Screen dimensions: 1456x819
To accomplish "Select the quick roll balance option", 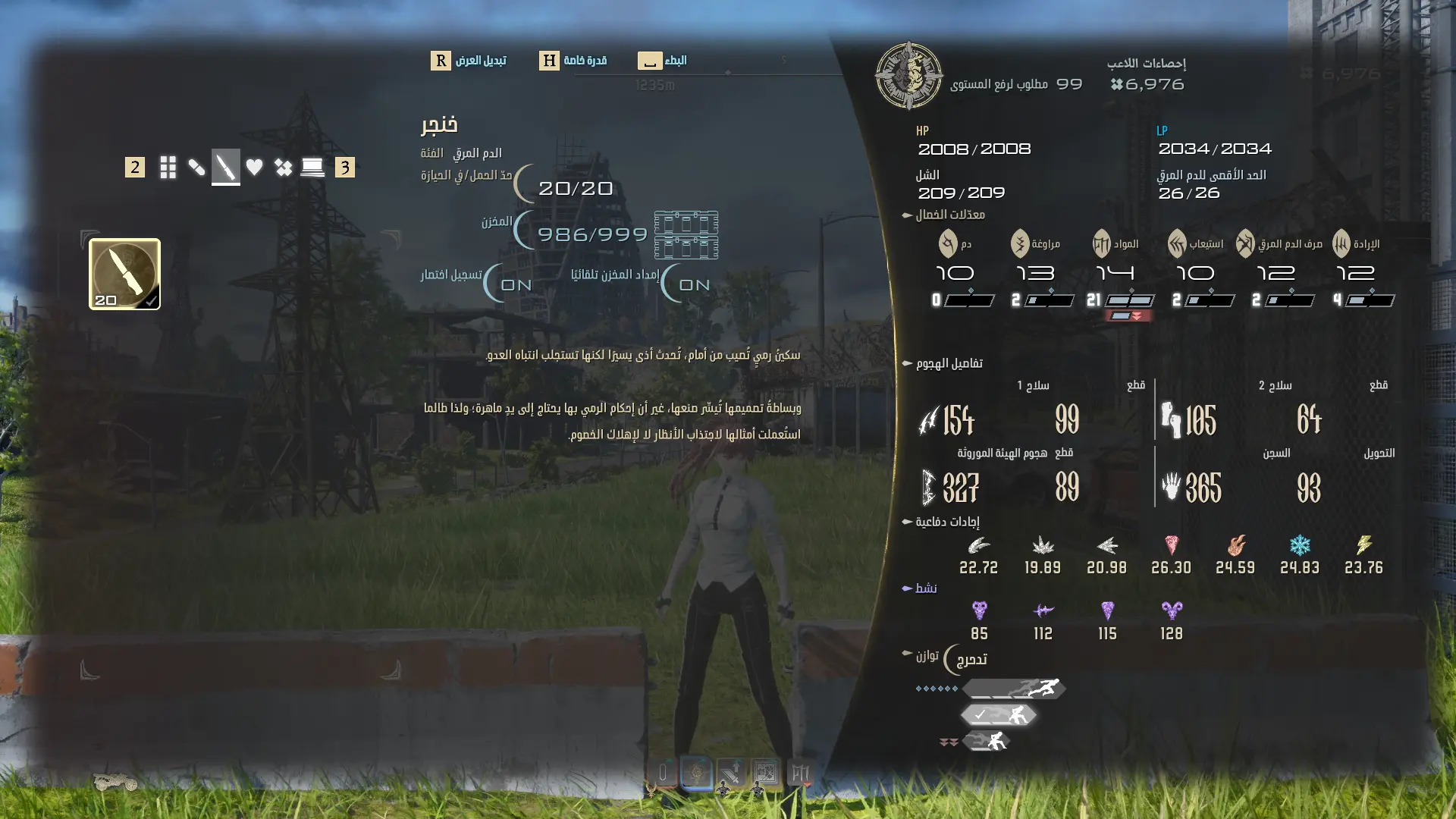I will pyautogui.click(x=1015, y=689).
